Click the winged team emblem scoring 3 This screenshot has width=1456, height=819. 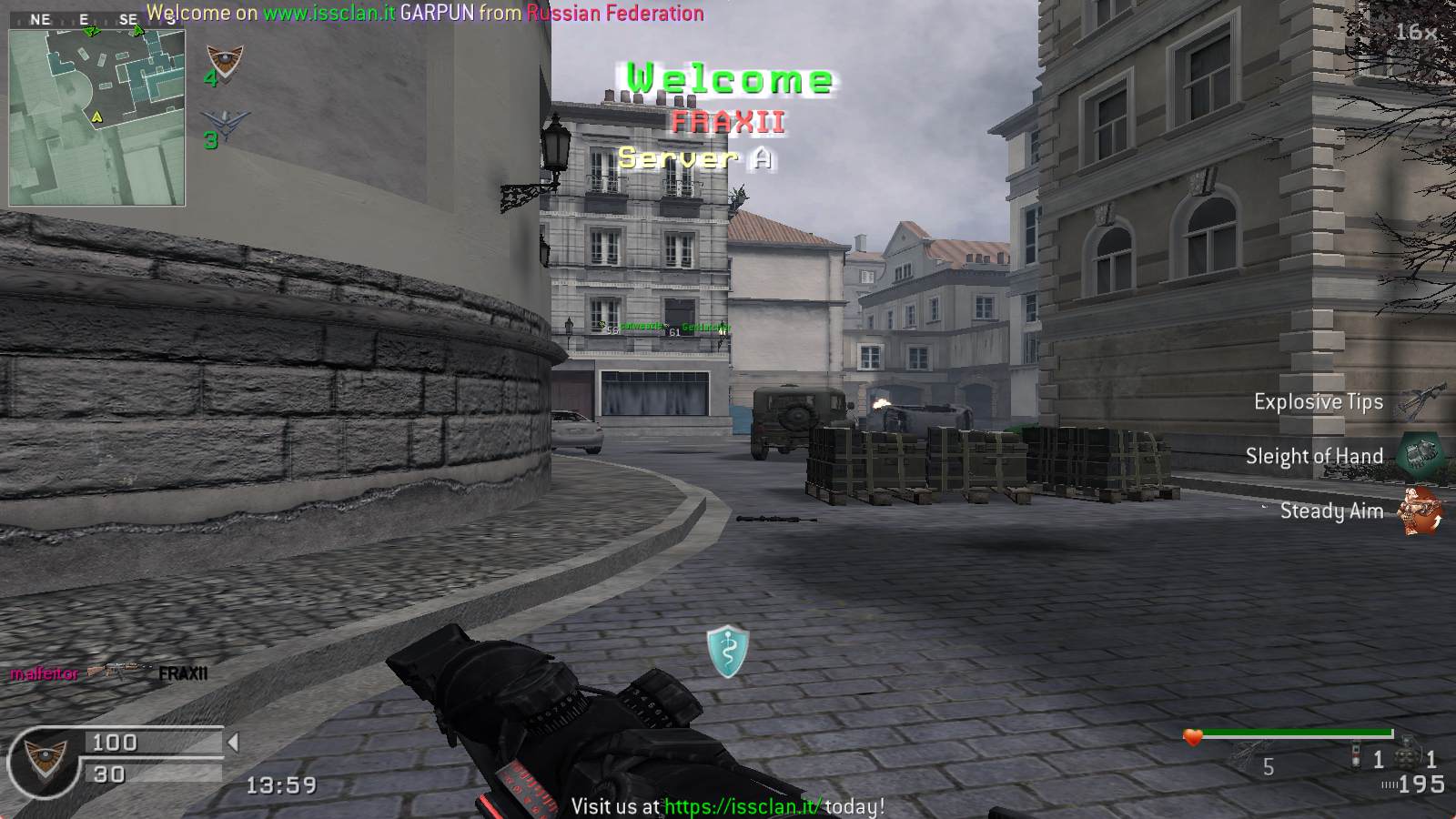tap(224, 125)
